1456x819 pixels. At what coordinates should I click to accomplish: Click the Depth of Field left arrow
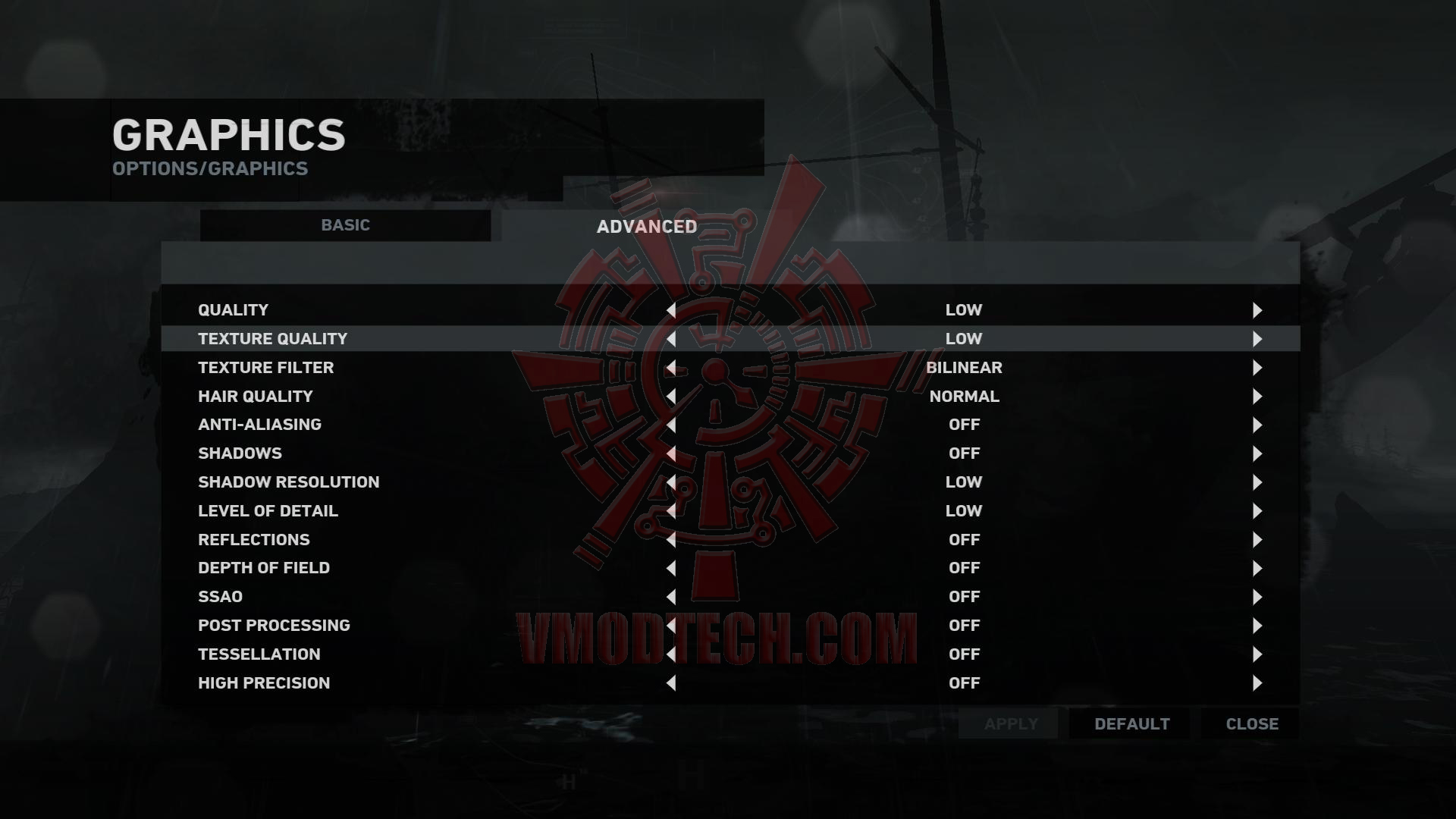point(671,568)
